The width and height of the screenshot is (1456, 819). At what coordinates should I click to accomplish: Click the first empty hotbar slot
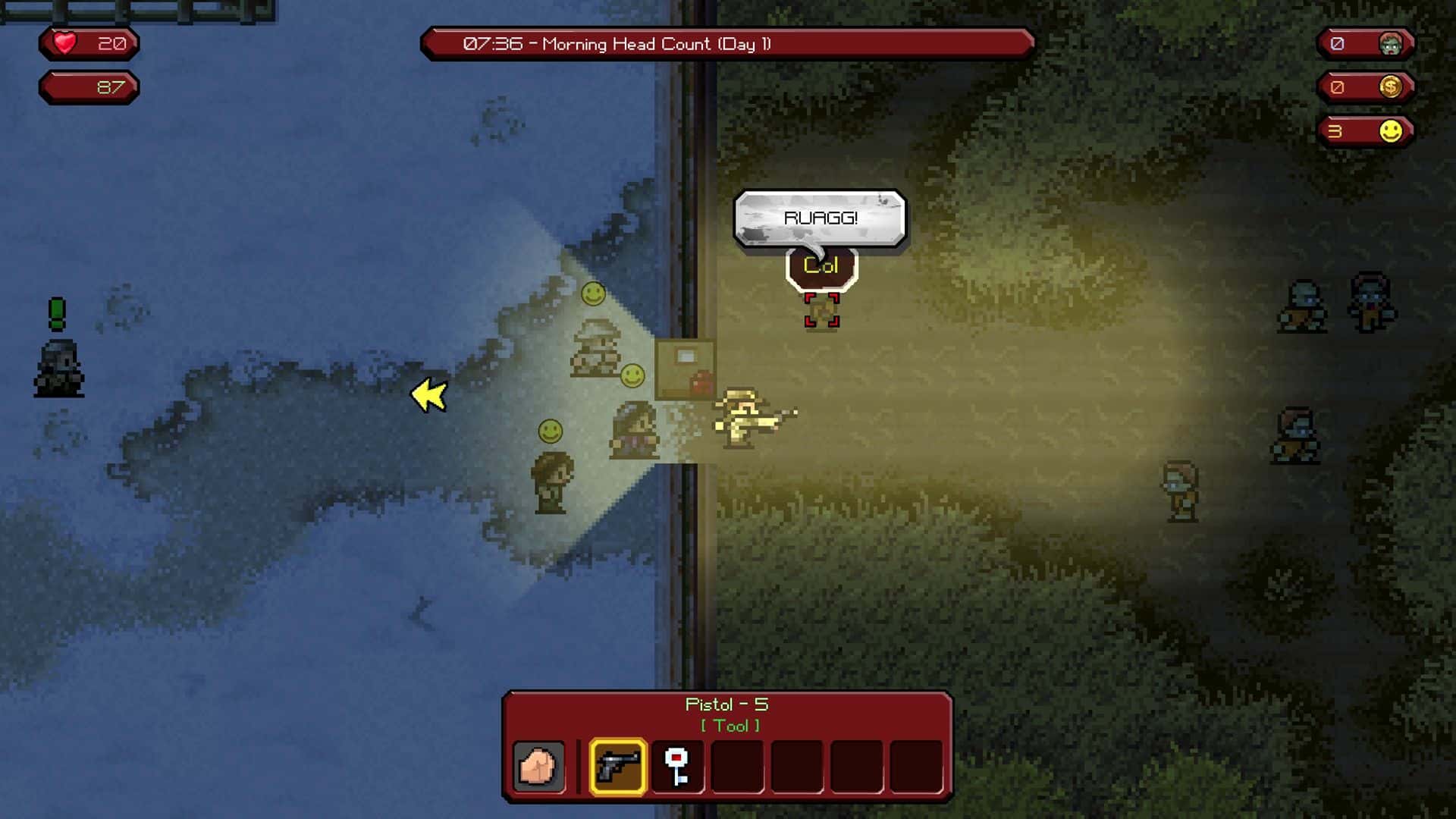736,767
